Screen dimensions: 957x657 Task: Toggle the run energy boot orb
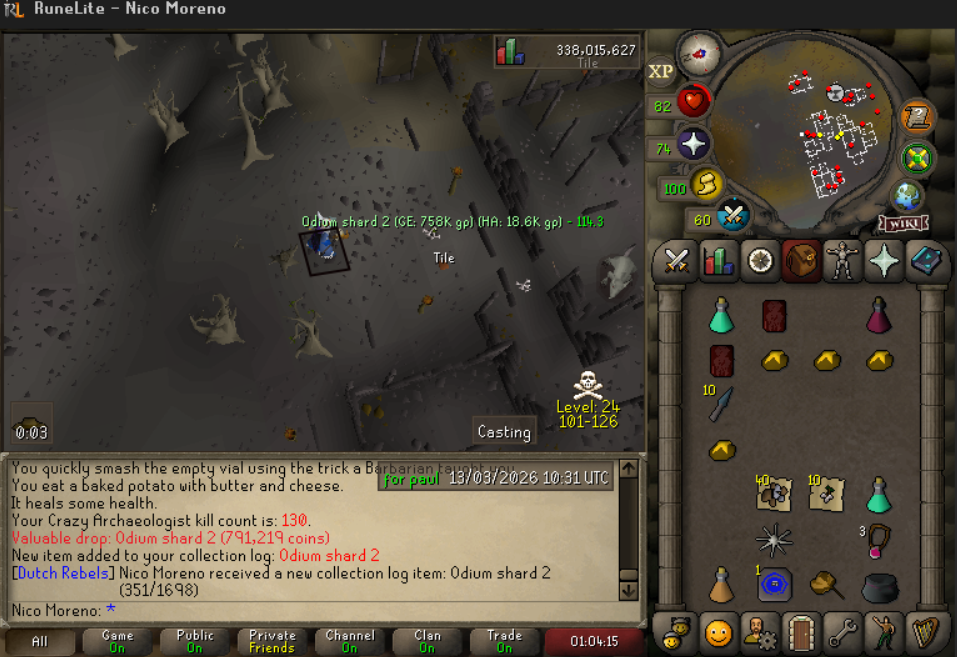pos(707,185)
